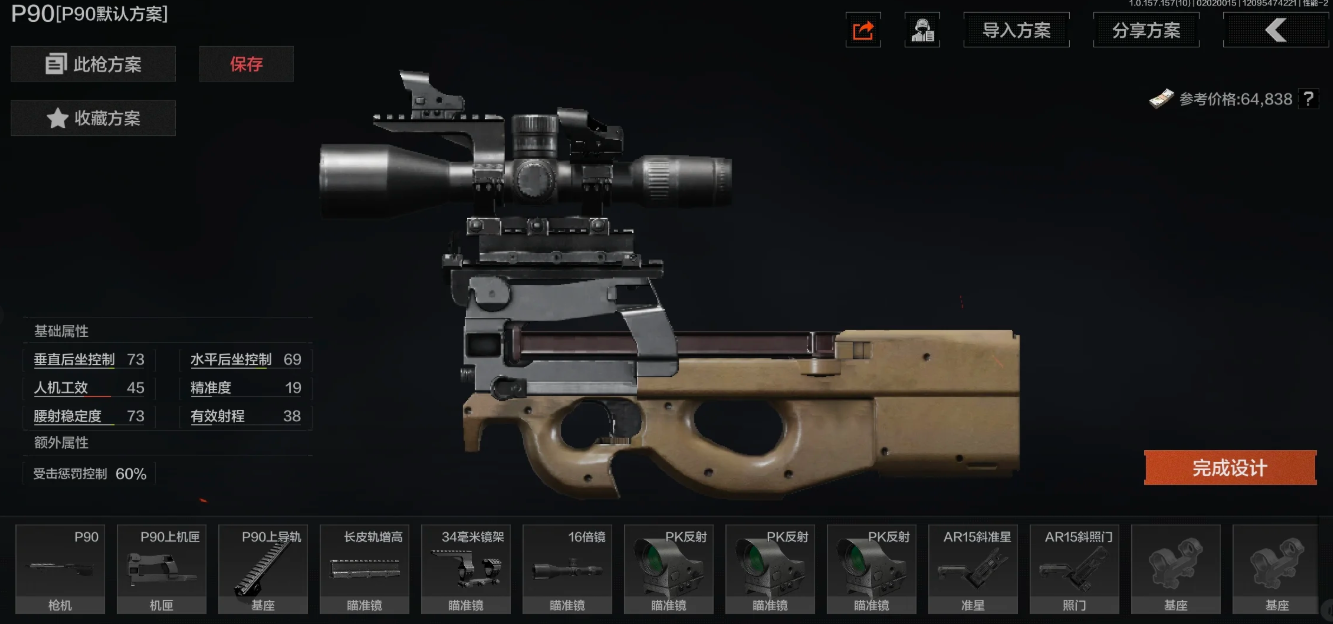Viewport: 1333px width, 624px height.
Task: Select the P90上机匣 receiver slot
Action: click(161, 569)
